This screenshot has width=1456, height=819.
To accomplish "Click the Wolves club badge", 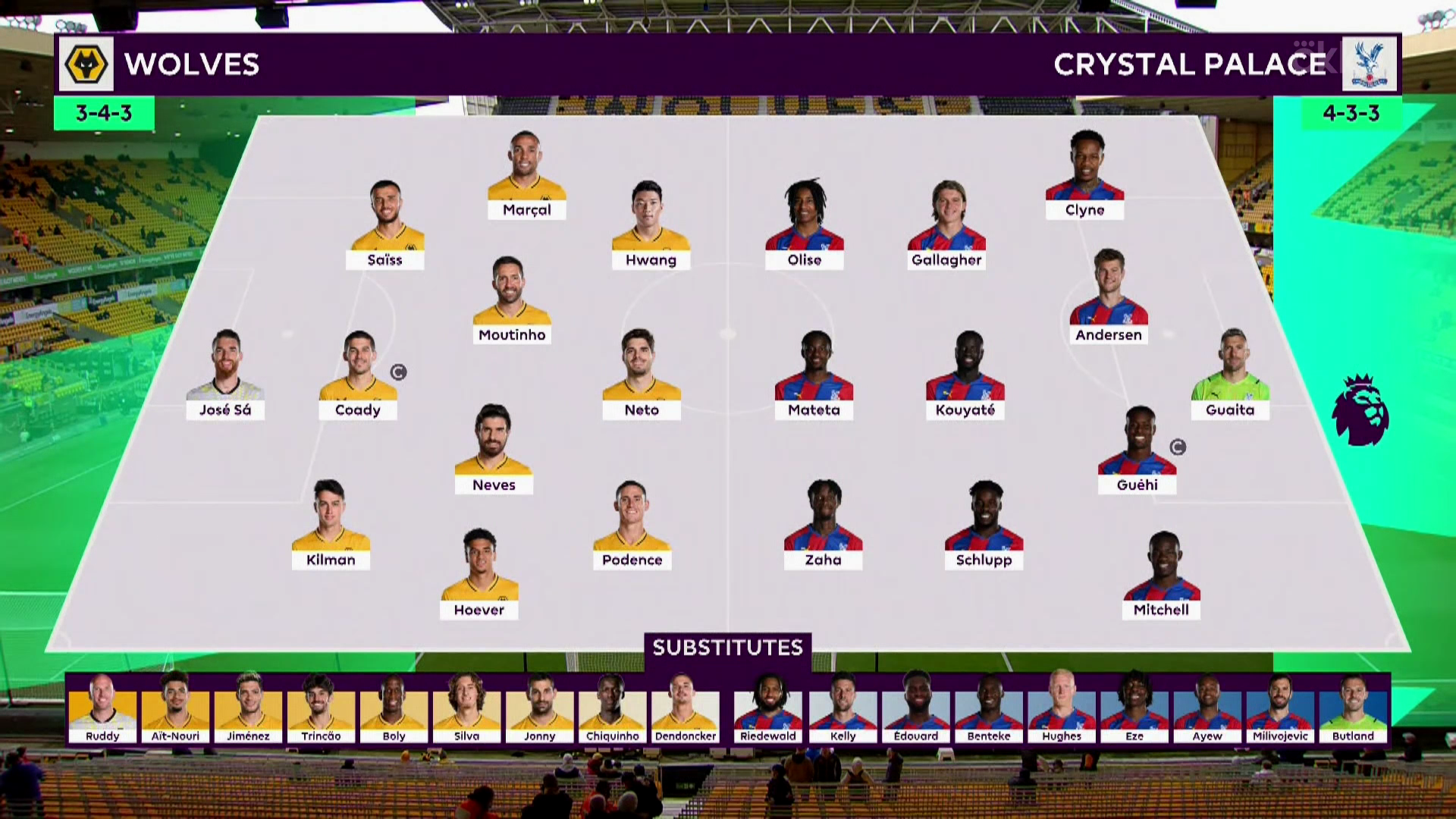I will [x=86, y=64].
